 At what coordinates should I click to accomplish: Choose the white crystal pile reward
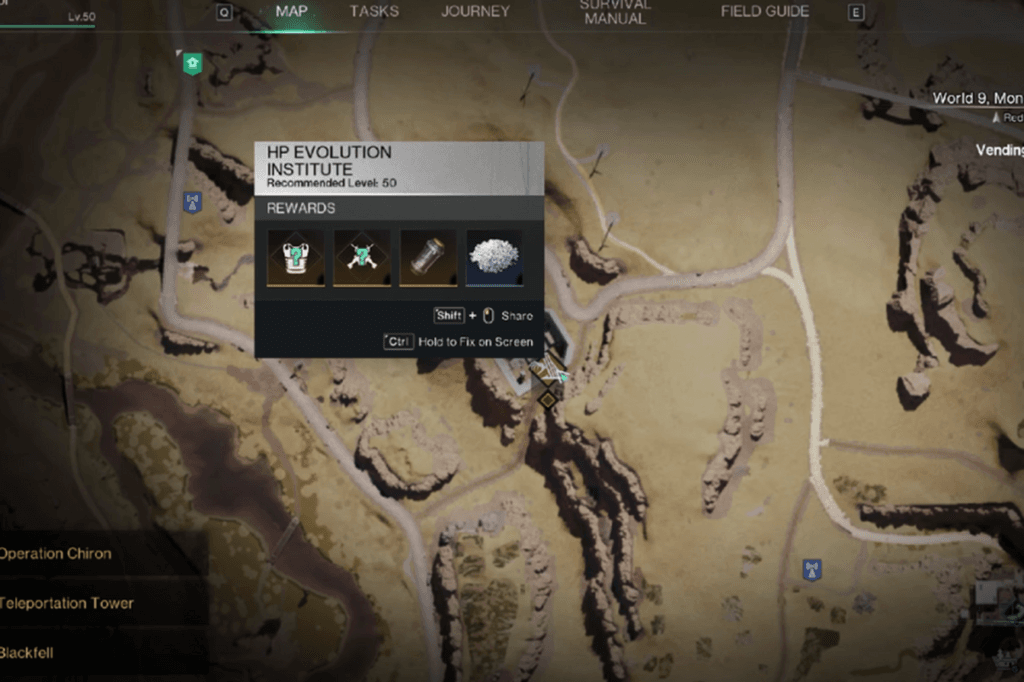click(494, 258)
